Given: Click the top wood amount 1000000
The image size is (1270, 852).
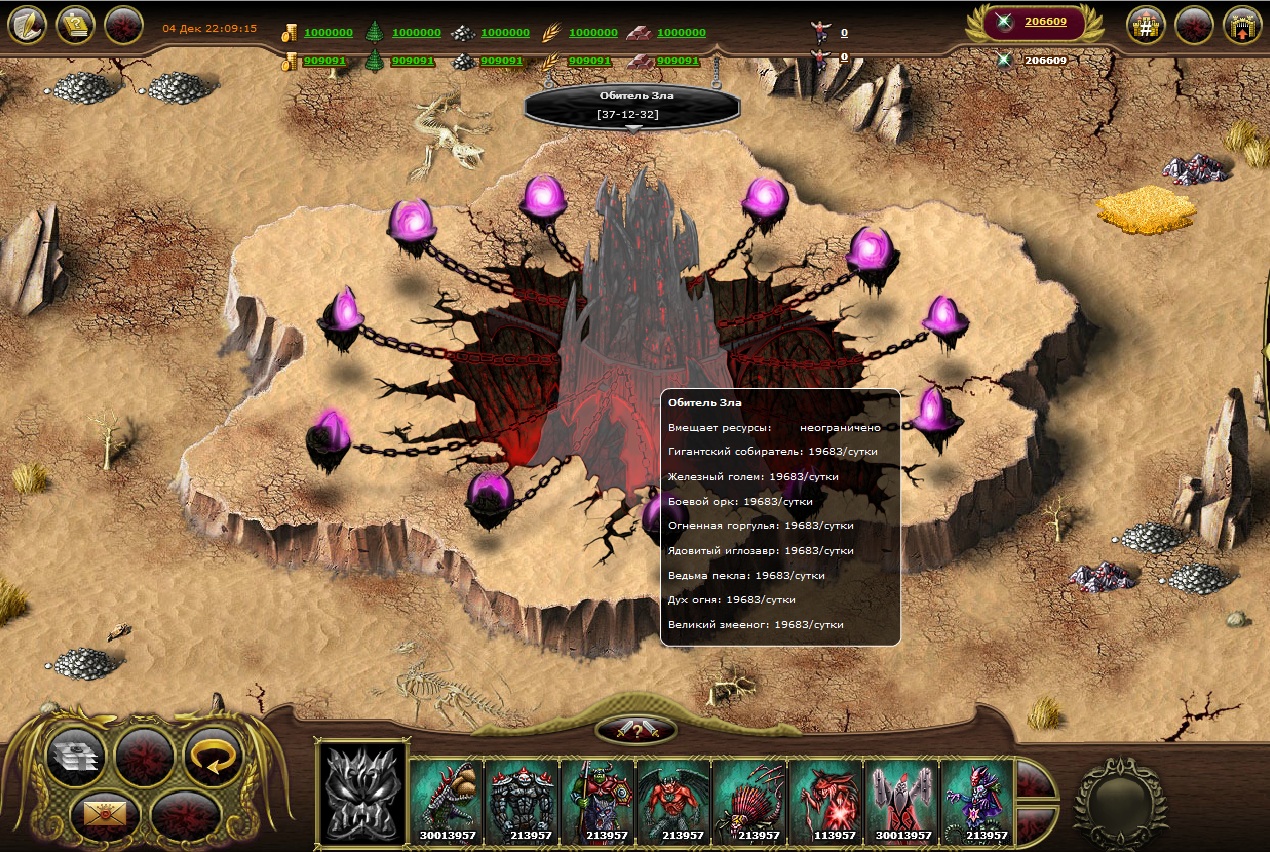Looking at the screenshot, I should 416,33.
